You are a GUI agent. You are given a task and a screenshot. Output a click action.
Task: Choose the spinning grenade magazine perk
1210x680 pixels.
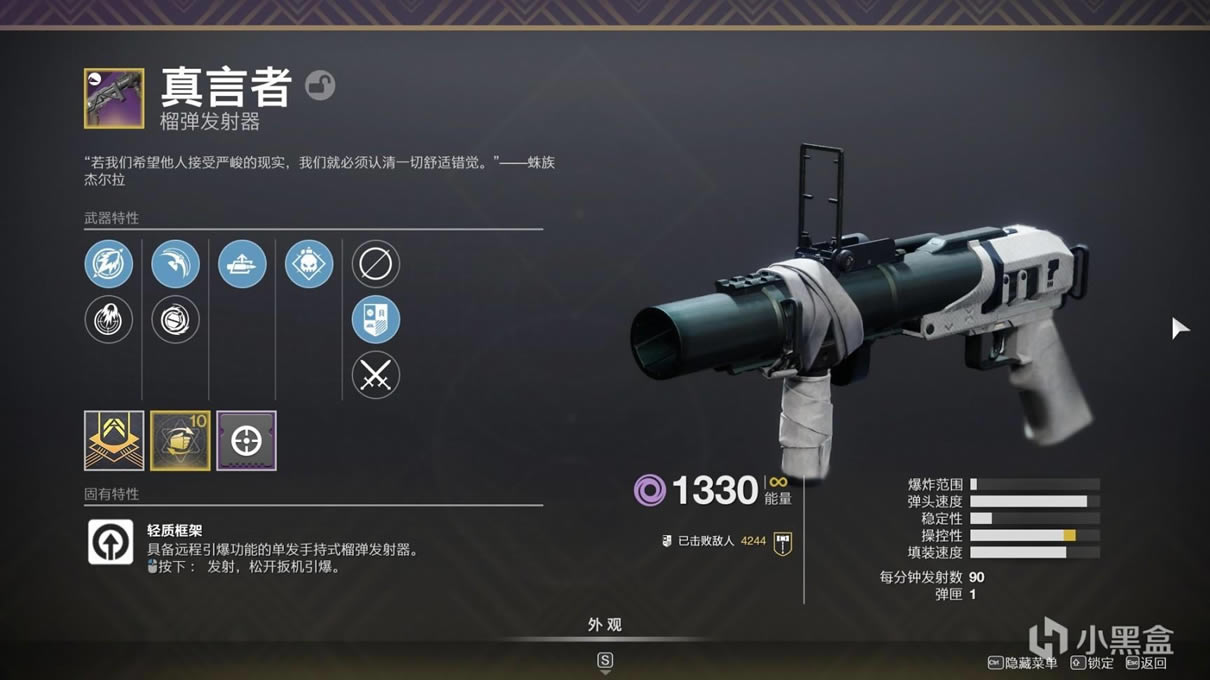(176, 320)
